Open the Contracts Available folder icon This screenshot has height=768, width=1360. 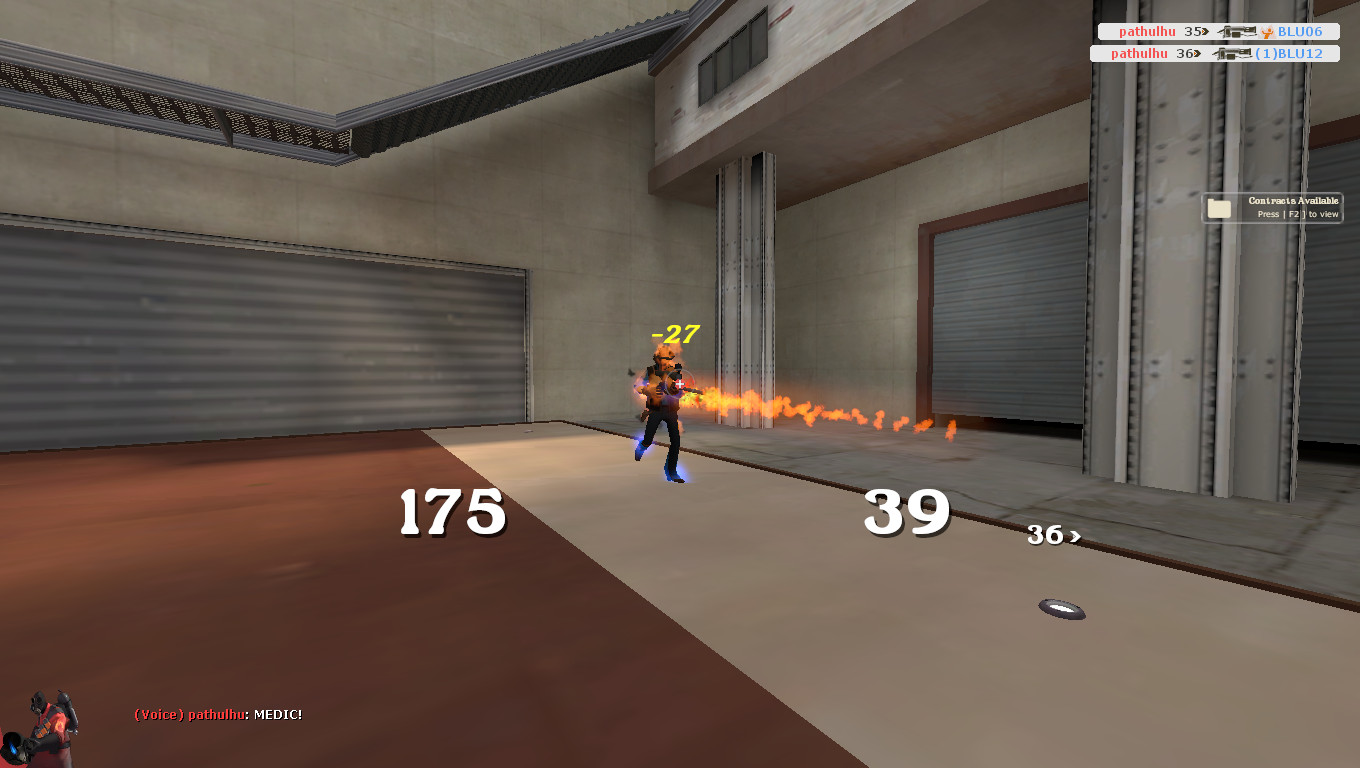point(1218,207)
